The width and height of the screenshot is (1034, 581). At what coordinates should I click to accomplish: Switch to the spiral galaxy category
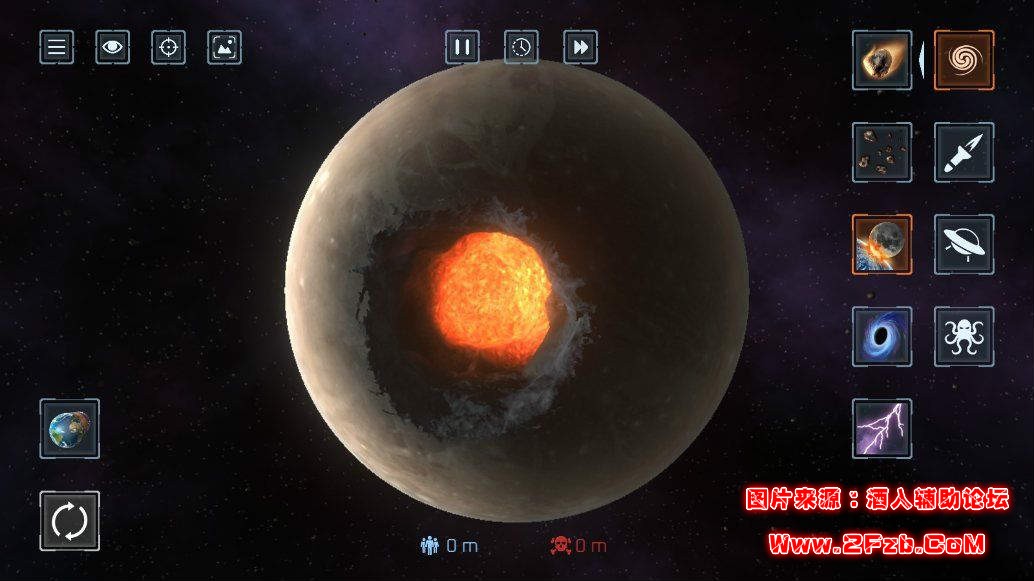(964, 60)
